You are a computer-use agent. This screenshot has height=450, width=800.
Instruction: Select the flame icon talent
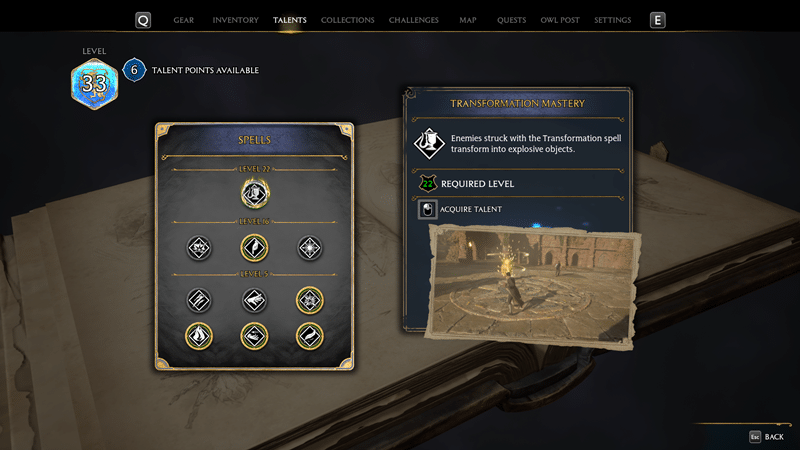[x=199, y=336]
